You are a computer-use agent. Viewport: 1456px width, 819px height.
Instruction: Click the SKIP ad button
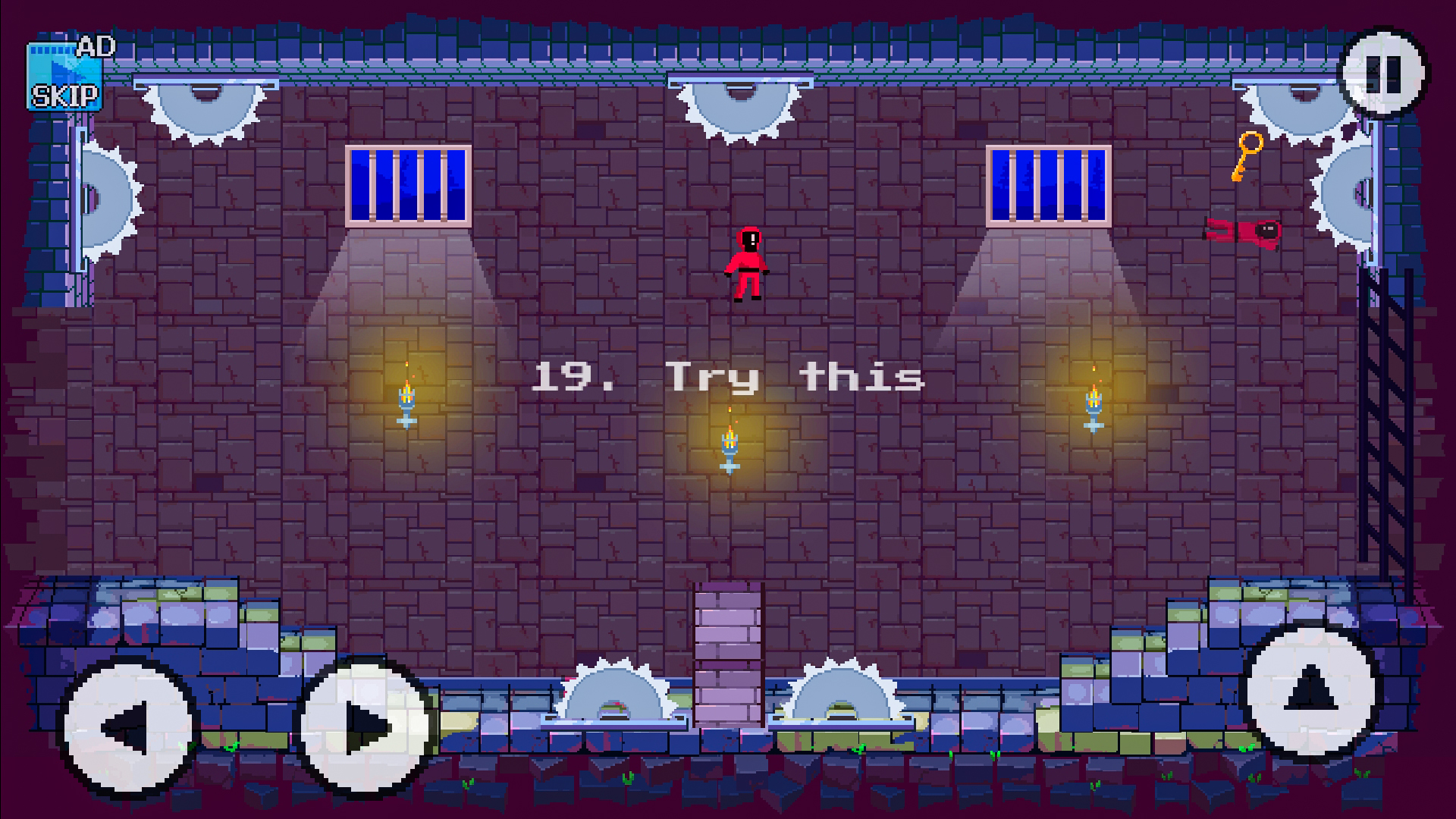coord(65,96)
